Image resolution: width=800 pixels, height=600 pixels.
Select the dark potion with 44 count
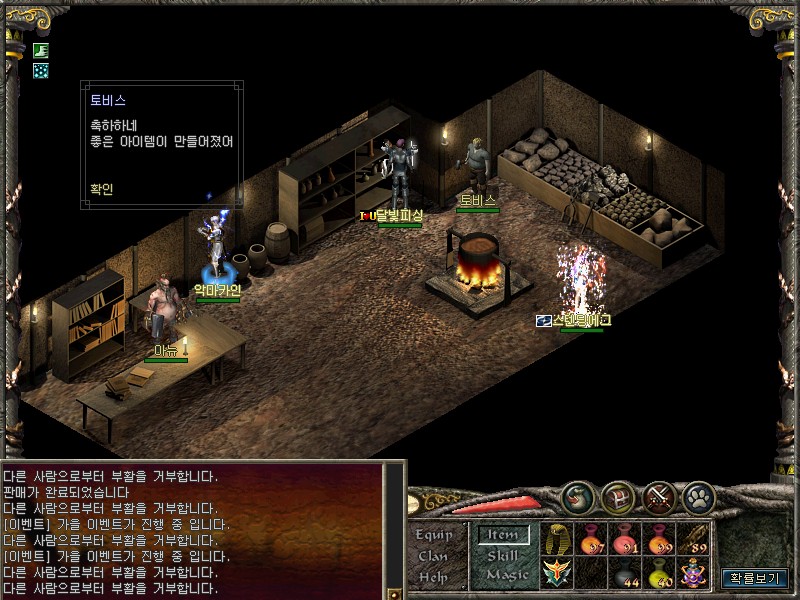(x=626, y=573)
